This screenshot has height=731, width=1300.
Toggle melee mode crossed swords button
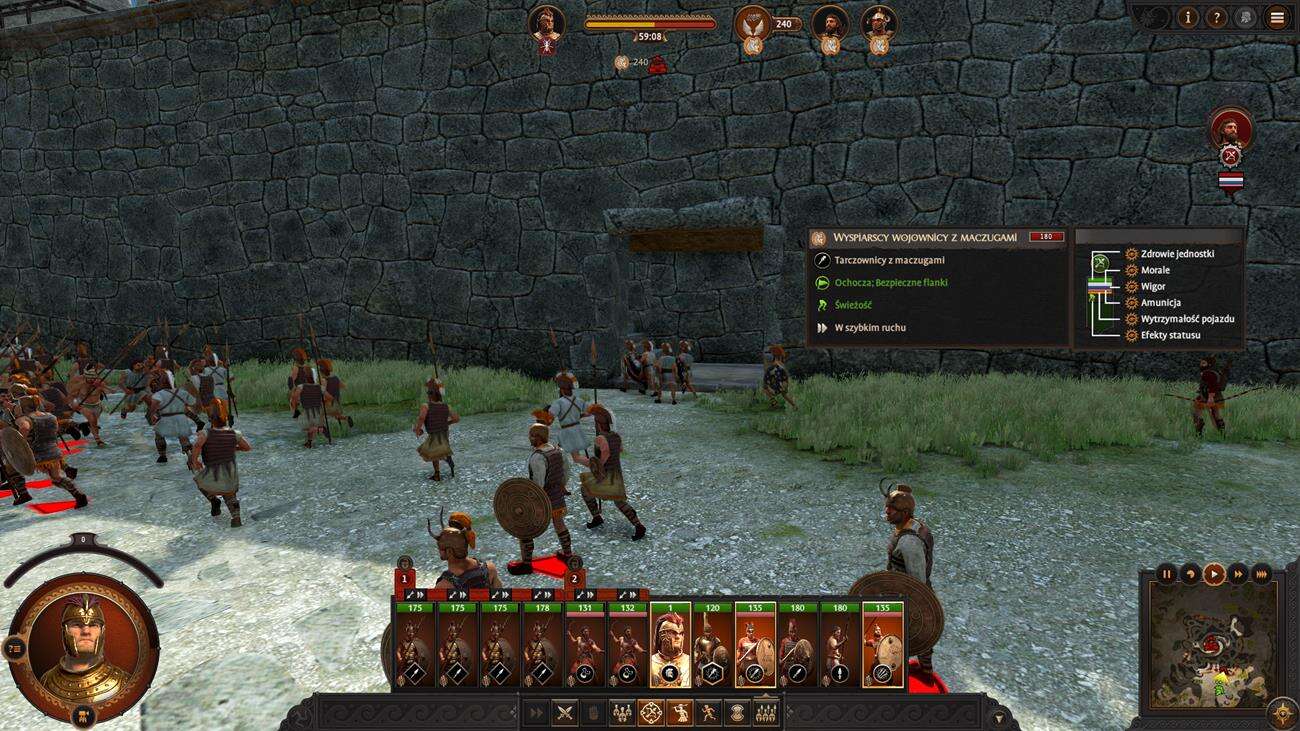click(x=565, y=713)
